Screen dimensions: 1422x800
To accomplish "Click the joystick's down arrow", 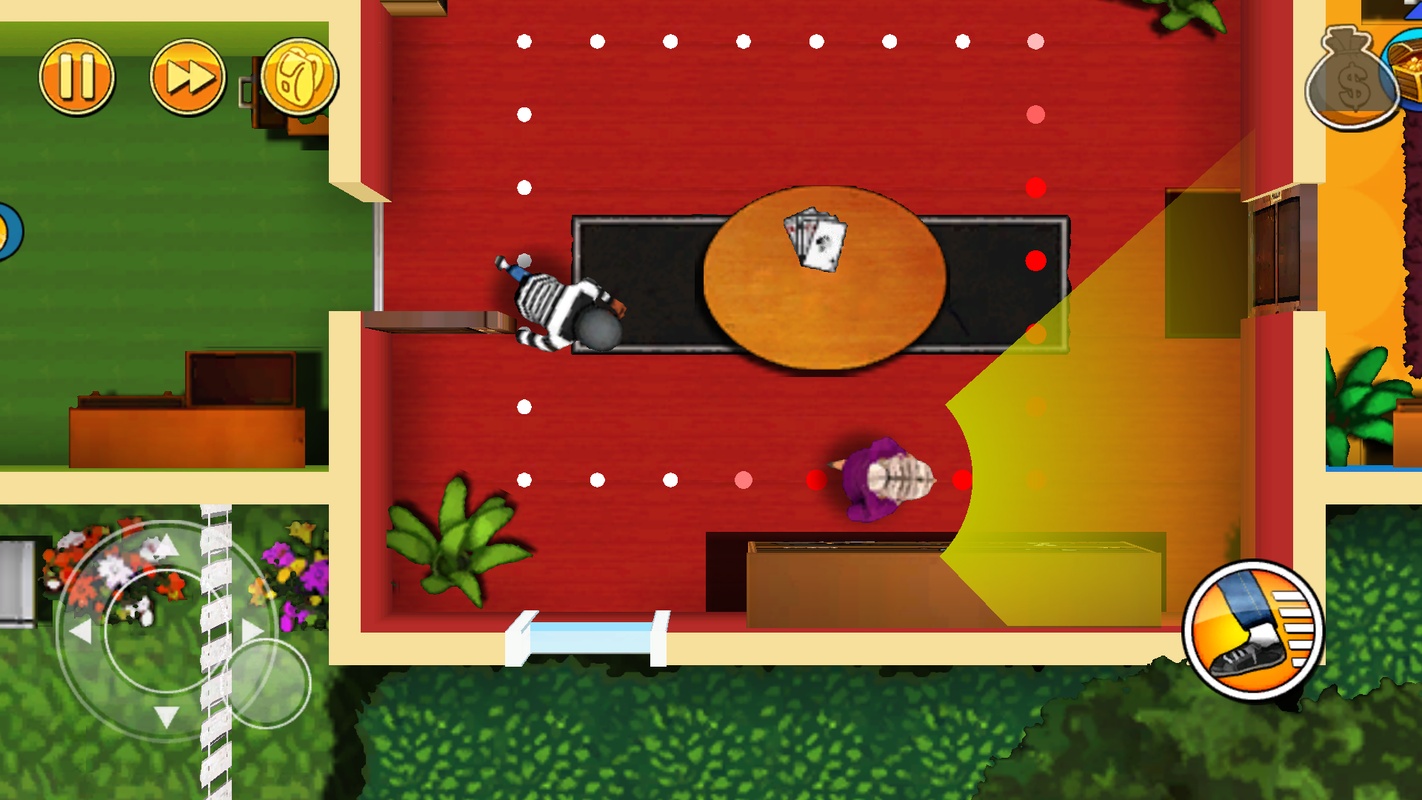I will coord(167,716).
